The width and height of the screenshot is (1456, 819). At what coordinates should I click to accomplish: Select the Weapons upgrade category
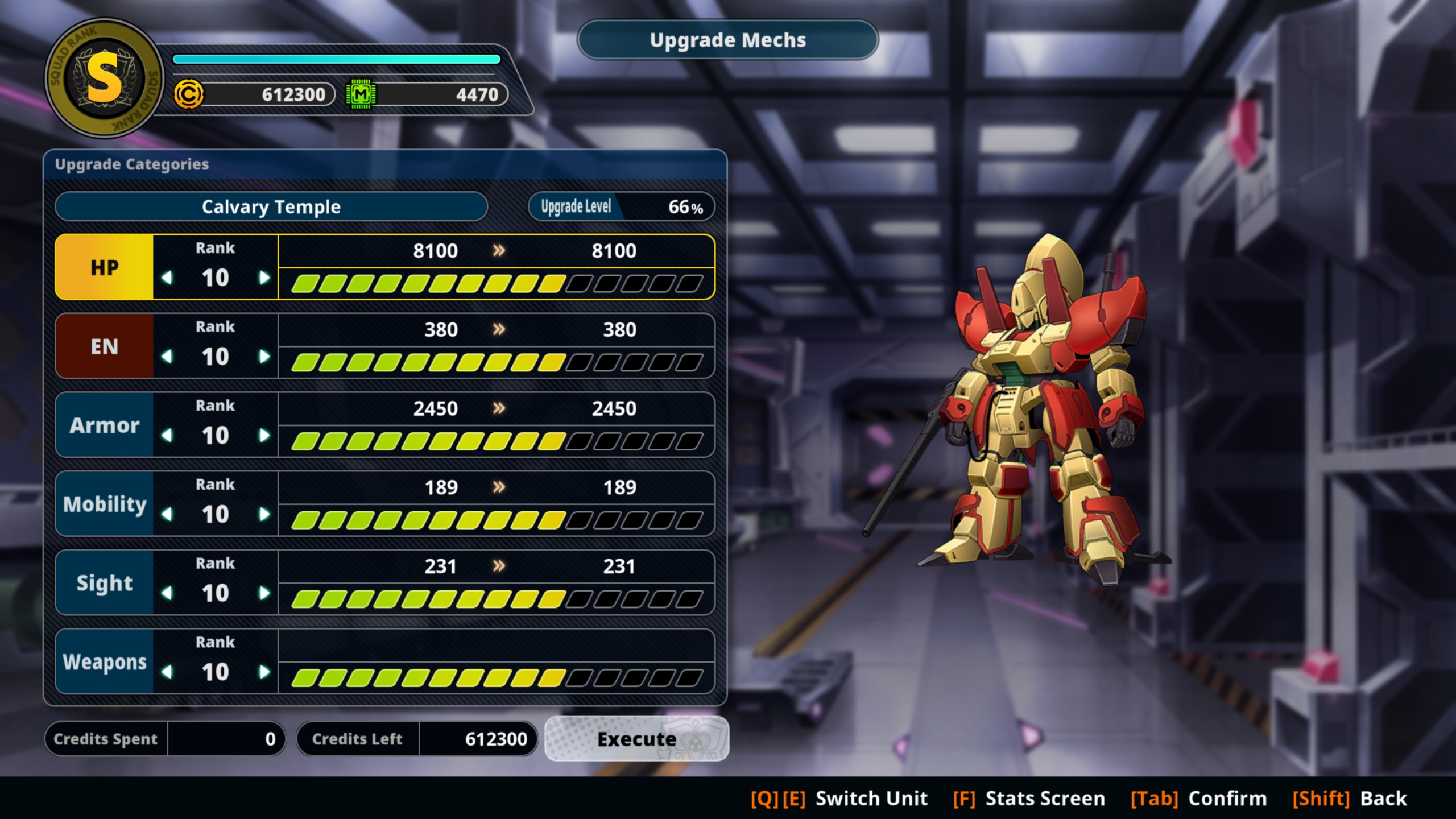pyautogui.click(x=105, y=661)
